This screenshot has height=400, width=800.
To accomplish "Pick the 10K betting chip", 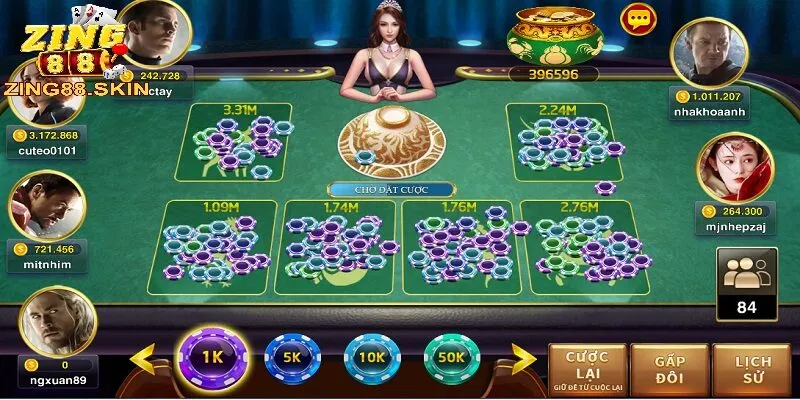I will [x=372, y=358].
